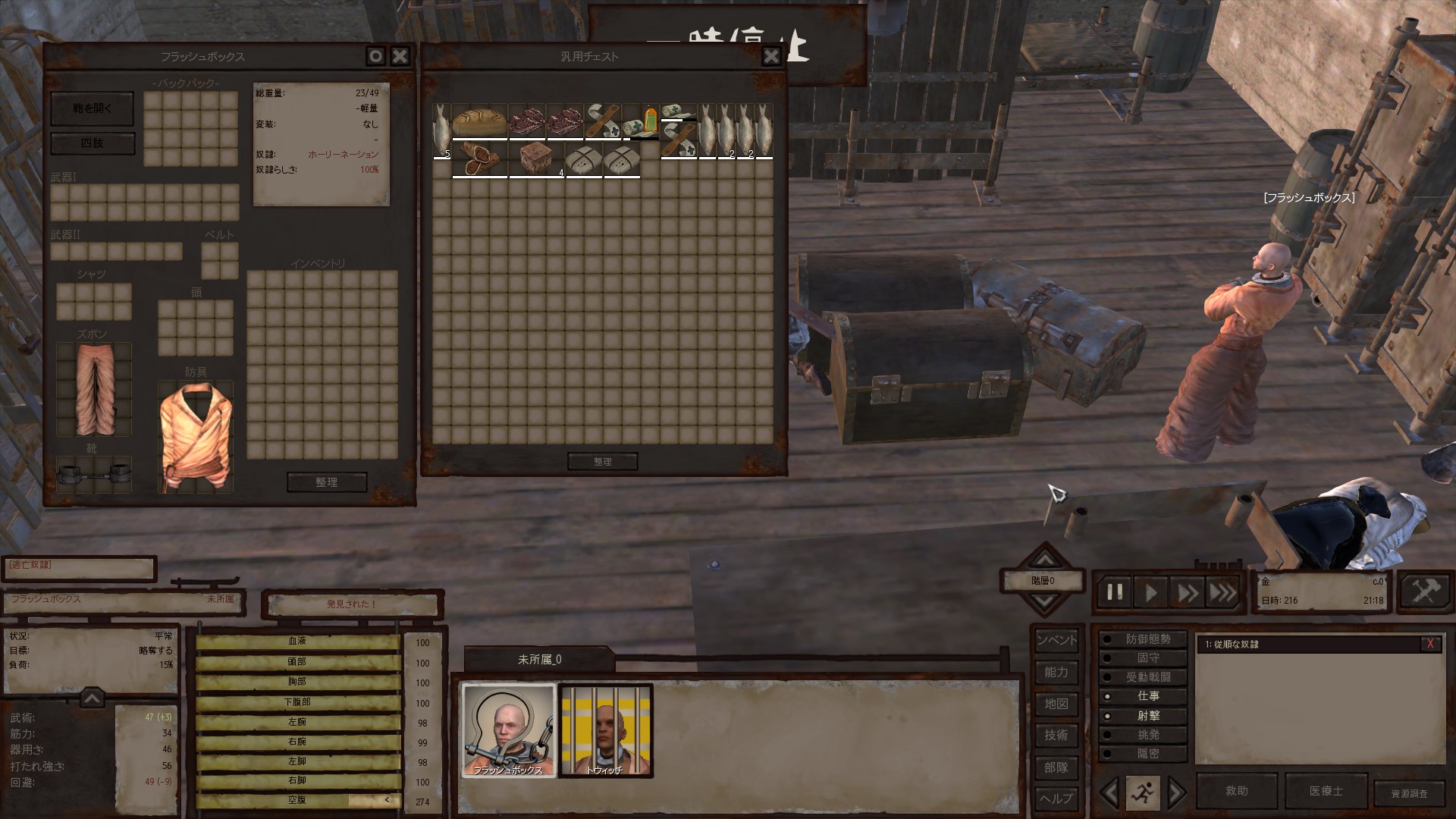Screen dimensions: 1456x819
Task: Open the 能力 stats menu
Action: tap(1056, 672)
